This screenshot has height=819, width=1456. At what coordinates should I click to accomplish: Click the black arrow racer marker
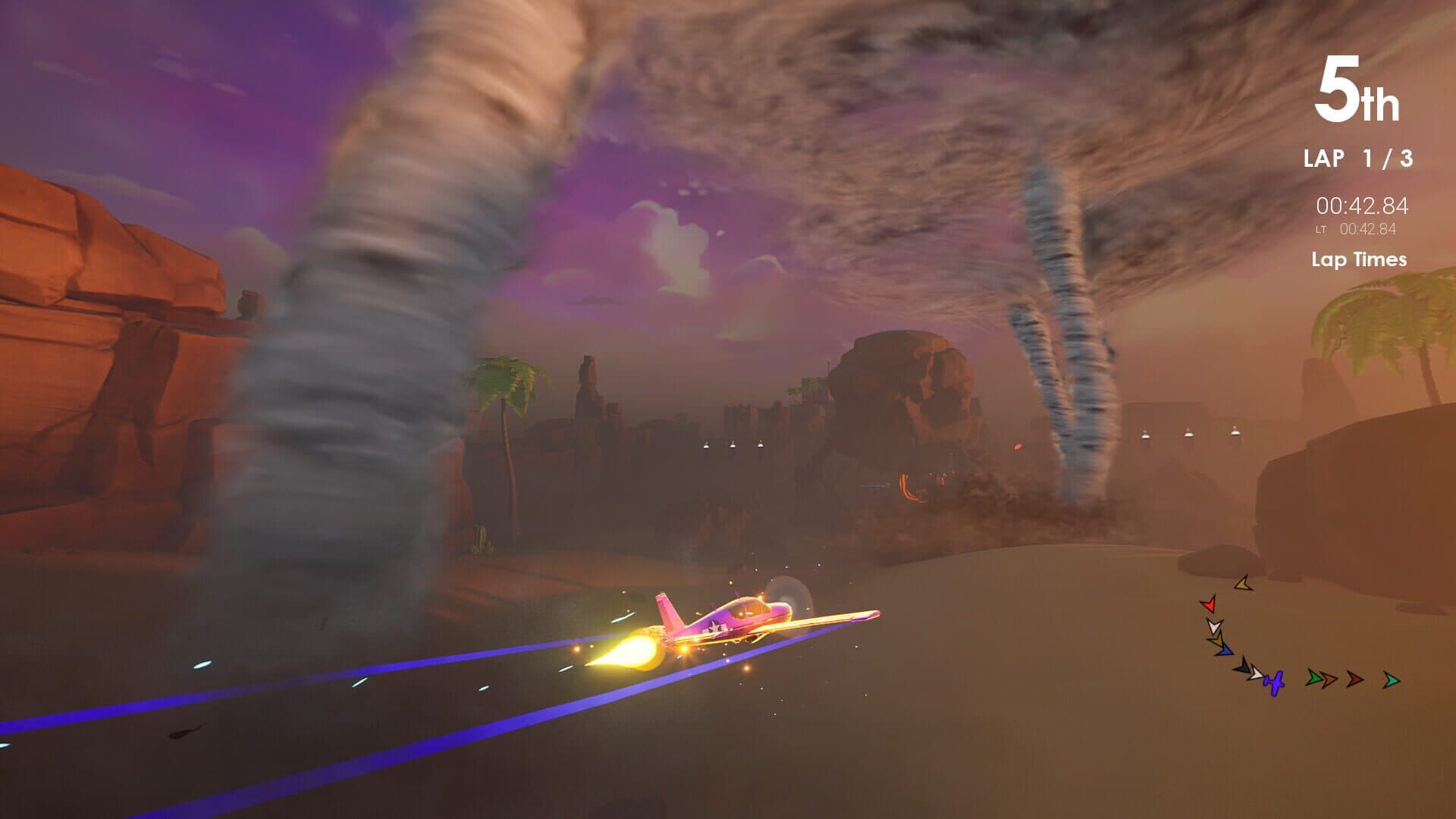[1243, 668]
